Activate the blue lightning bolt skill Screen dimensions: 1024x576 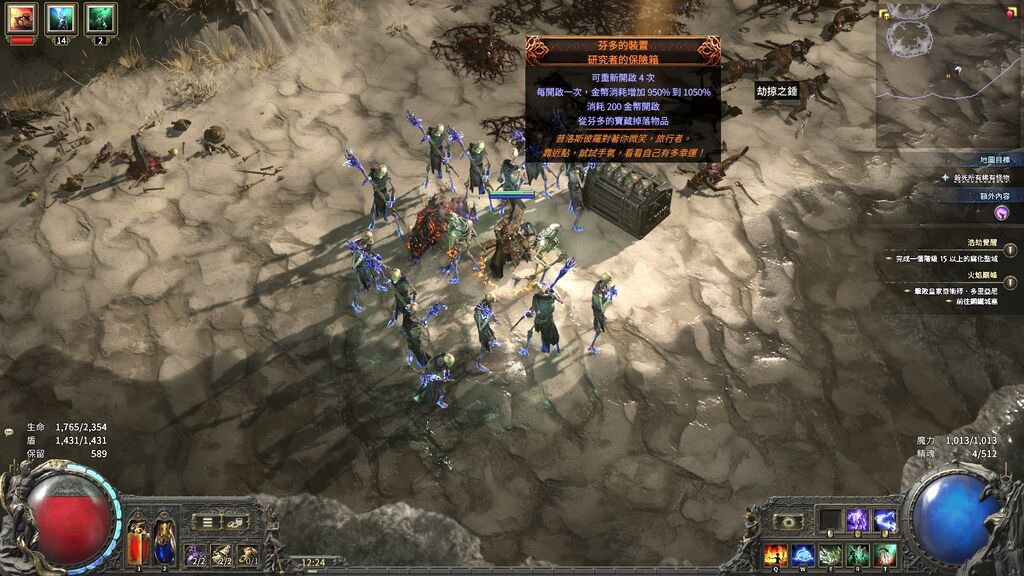point(885,520)
